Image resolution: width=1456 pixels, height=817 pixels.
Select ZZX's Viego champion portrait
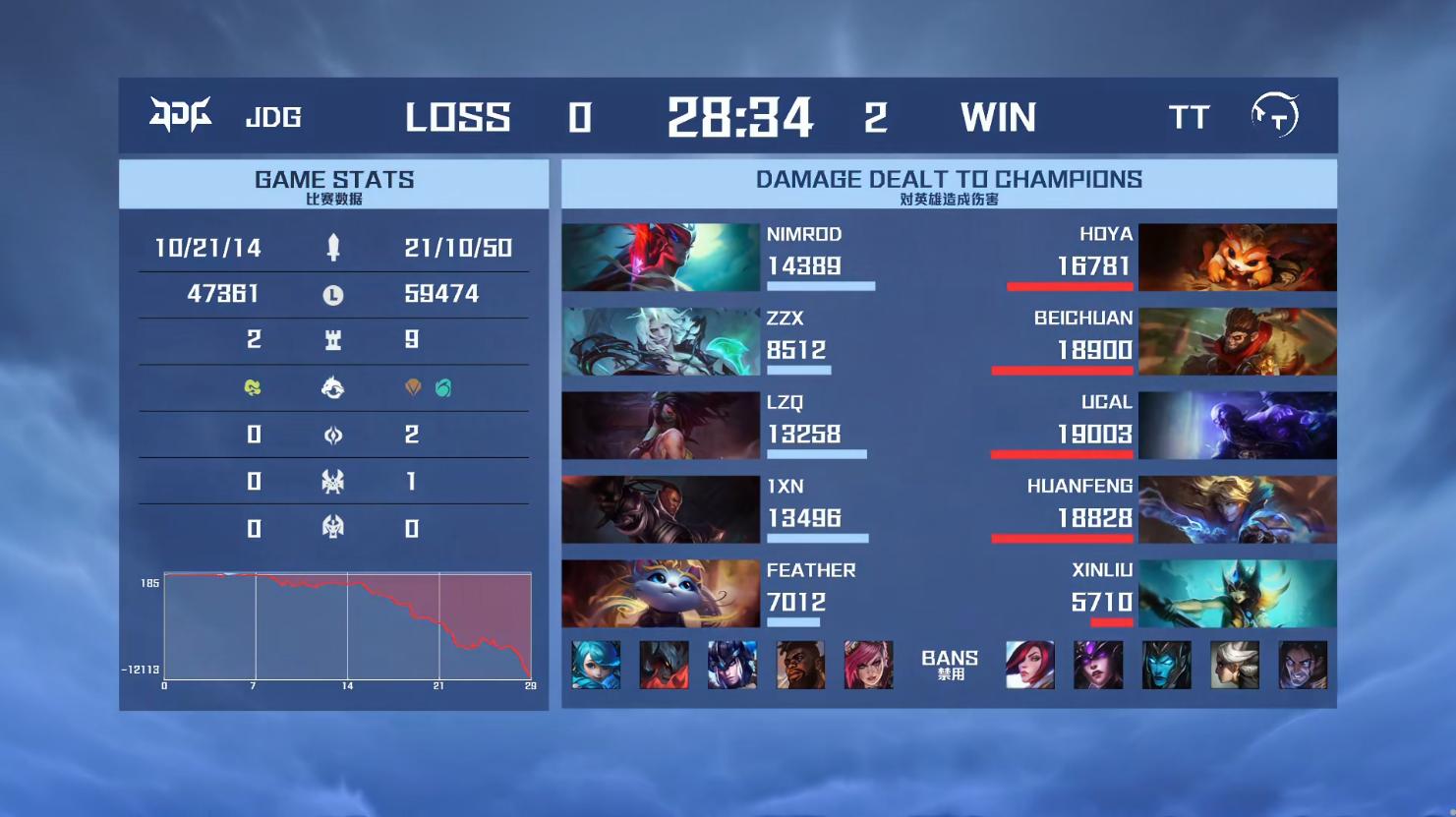(661, 341)
